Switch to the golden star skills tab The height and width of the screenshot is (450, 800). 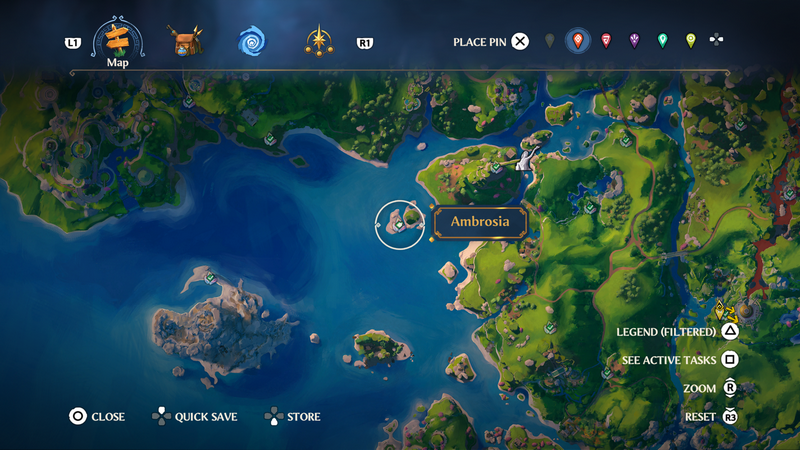319,41
